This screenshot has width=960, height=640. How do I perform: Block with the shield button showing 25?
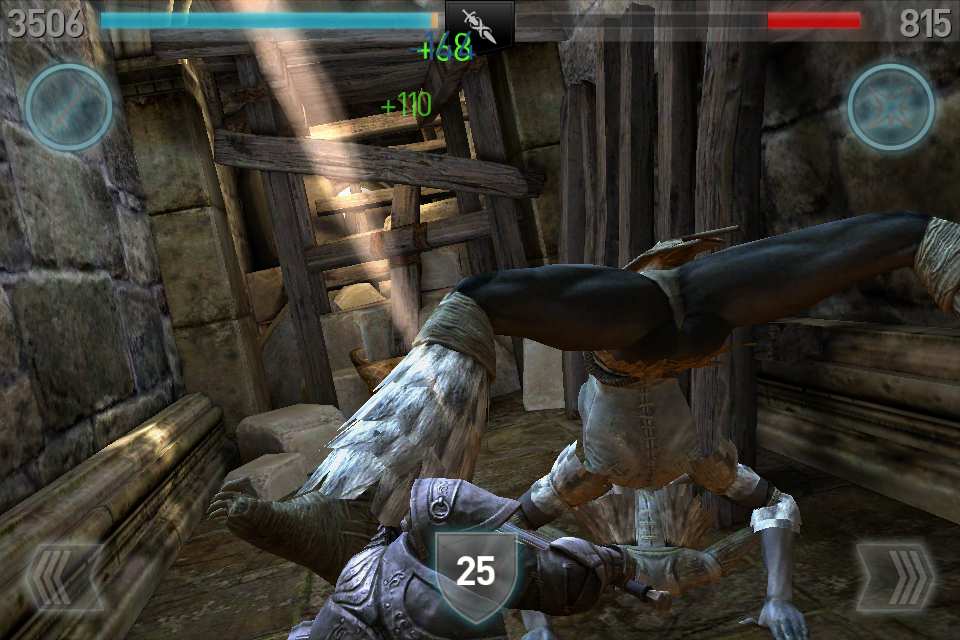[x=476, y=572]
